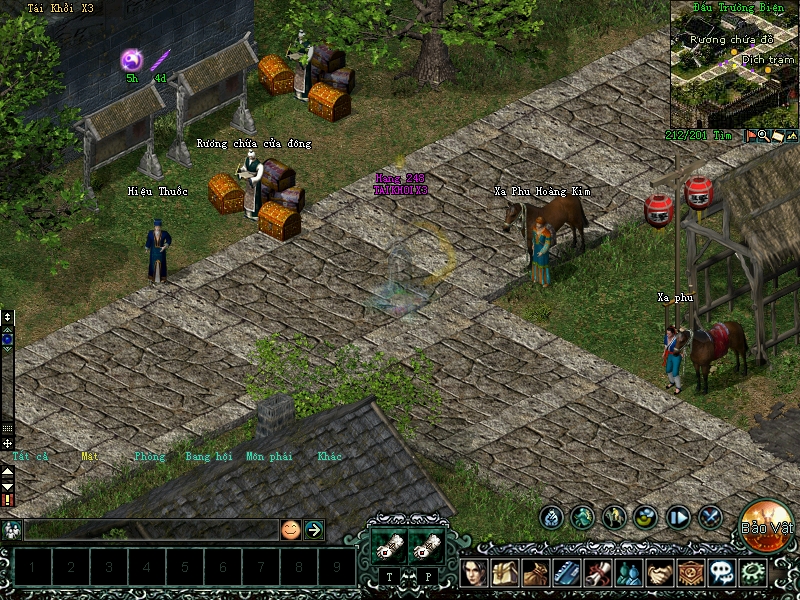This screenshot has height=600, width=800.
Task: Choose the Phòng chat tab
Action: coord(149,457)
